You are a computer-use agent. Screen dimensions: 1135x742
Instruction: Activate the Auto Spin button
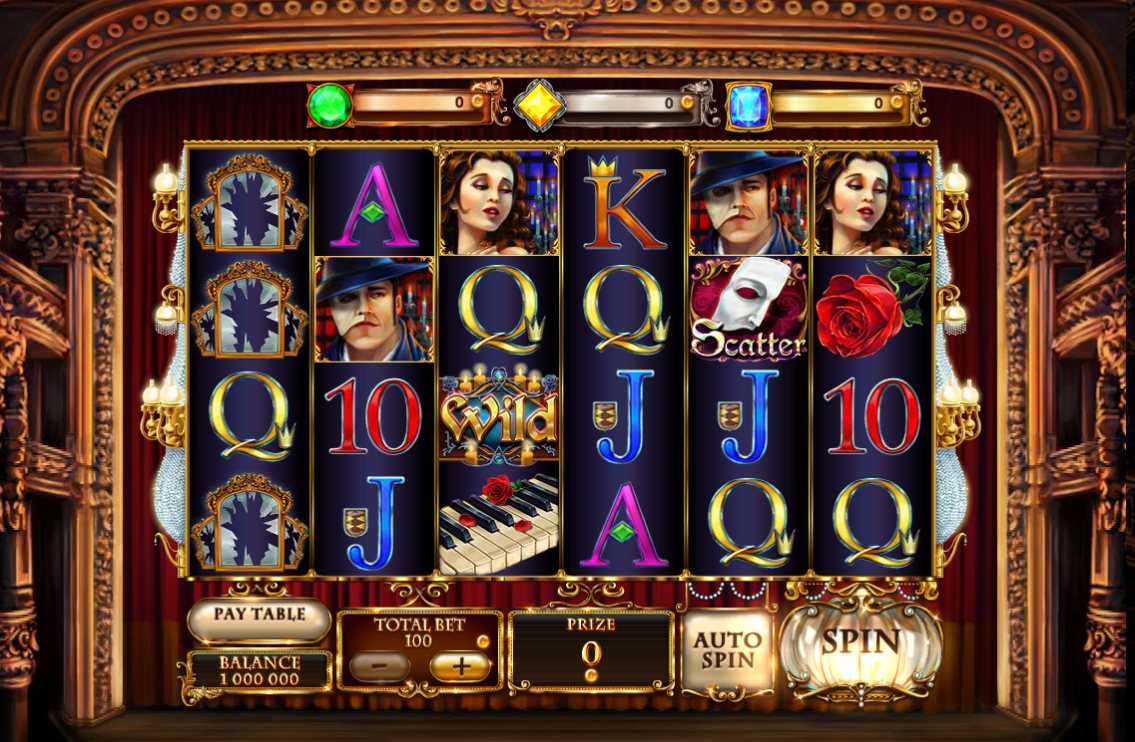pyautogui.click(x=728, y=651)
